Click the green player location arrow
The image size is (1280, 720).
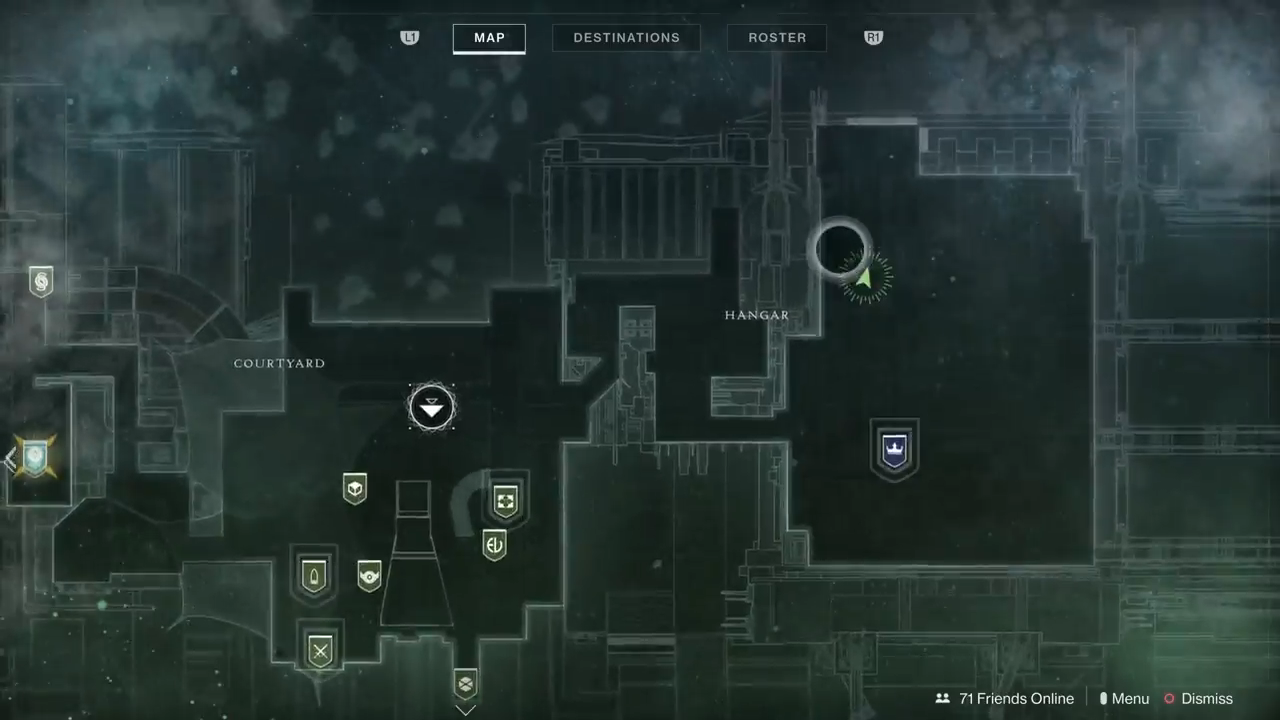[x=864, y=277]
